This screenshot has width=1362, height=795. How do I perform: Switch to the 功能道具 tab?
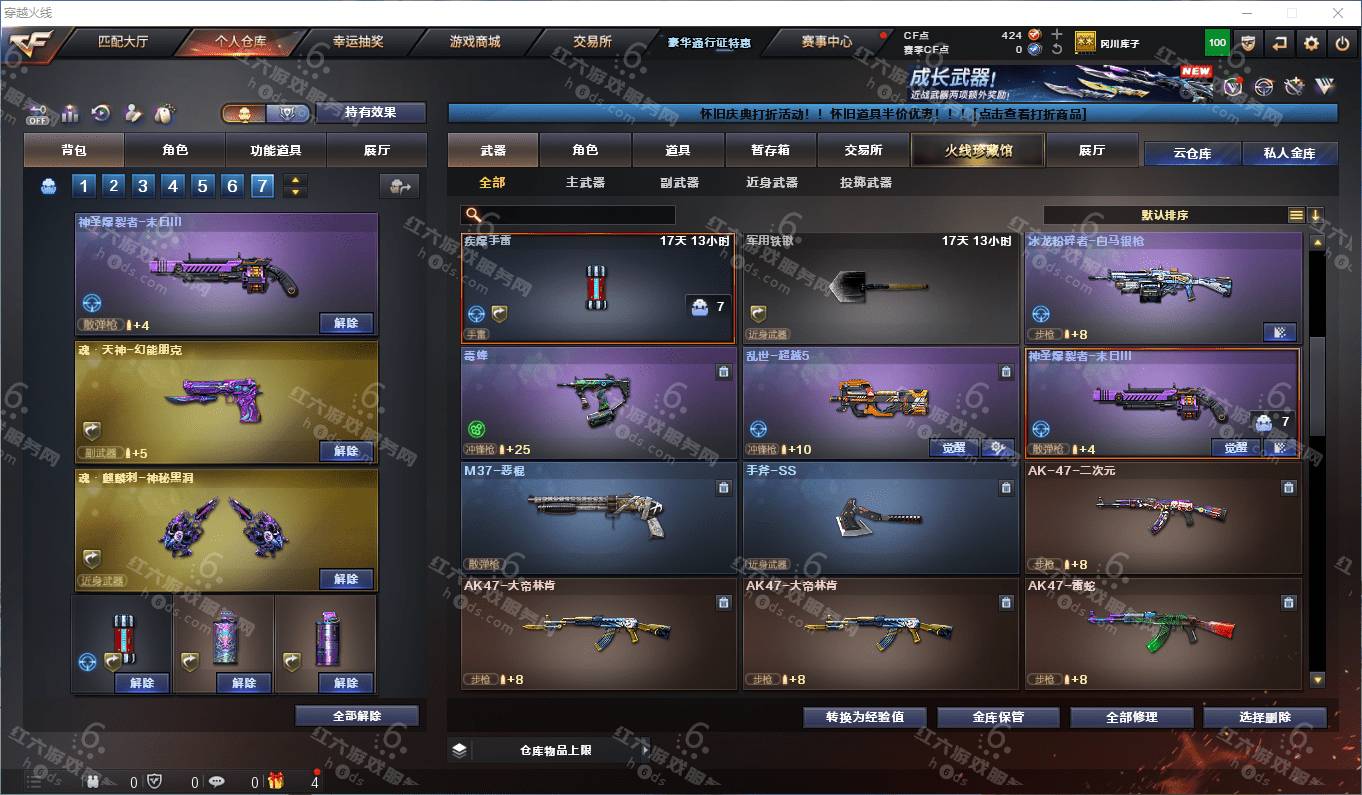(275, 150)
